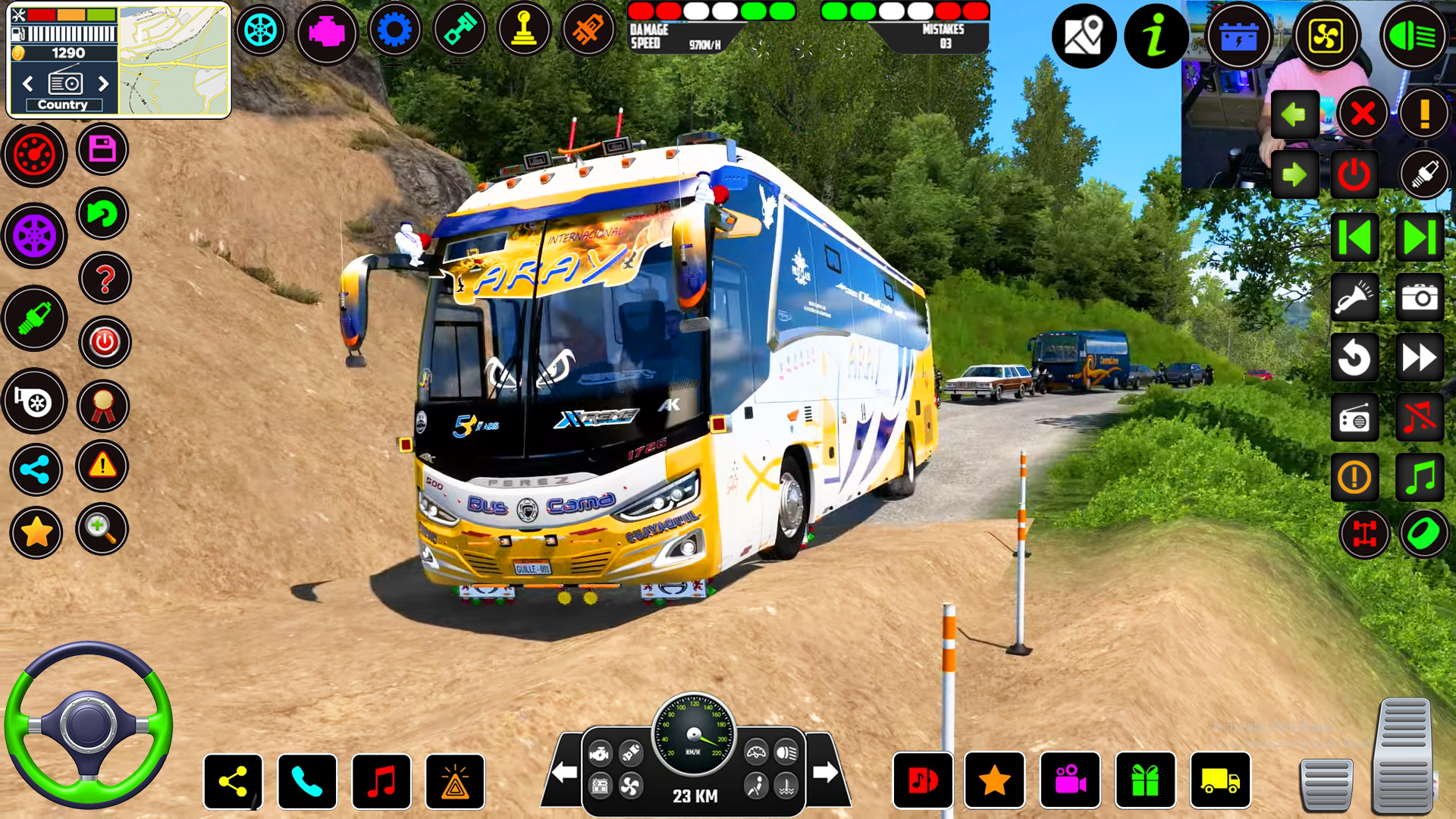Select the gear shifter icon in top toolbar
The width and height of the screenshot is (1456, 819).
523,29
